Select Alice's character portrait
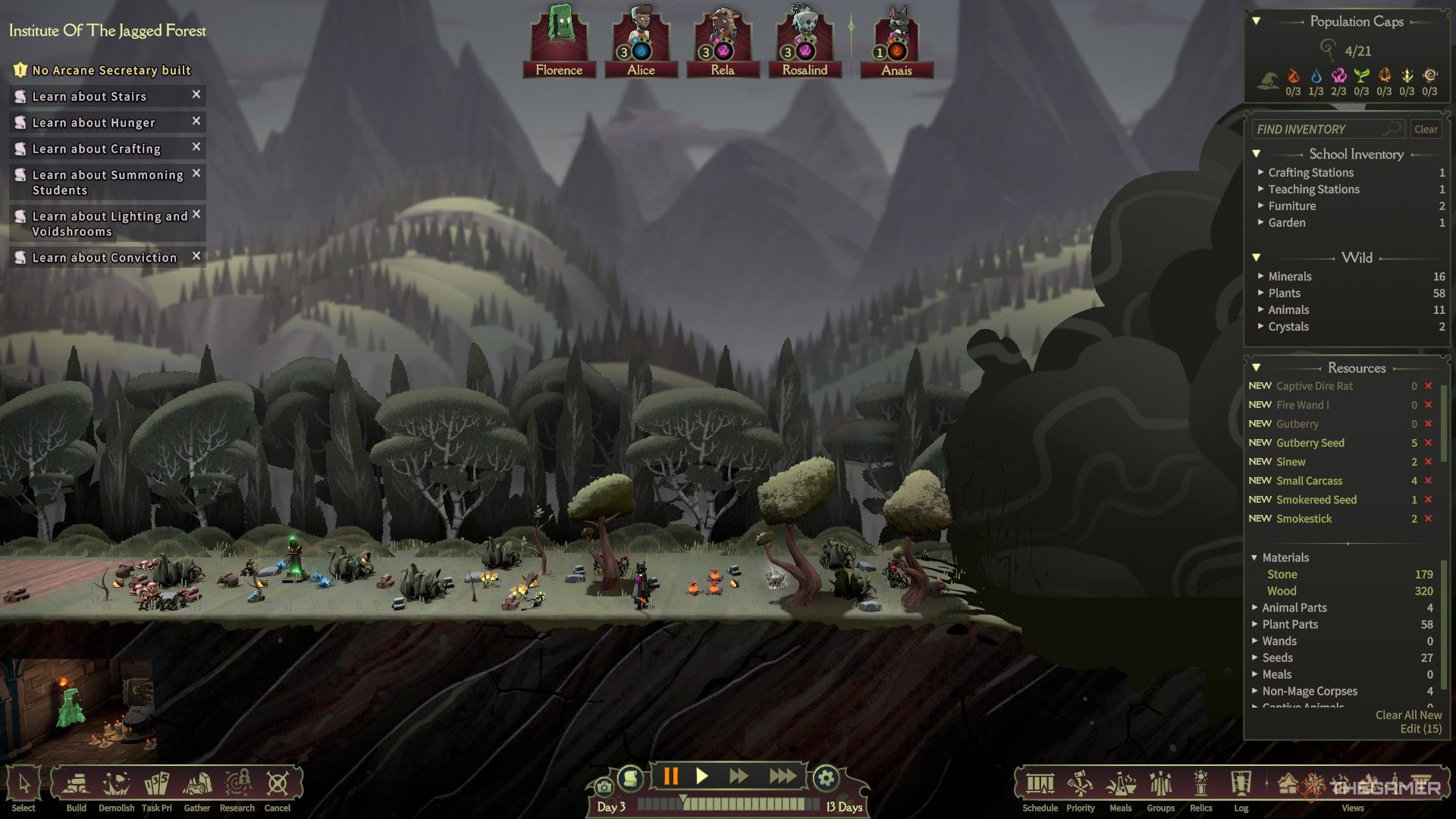Viewport: 1456px width, 819px height. coord(641,42)
